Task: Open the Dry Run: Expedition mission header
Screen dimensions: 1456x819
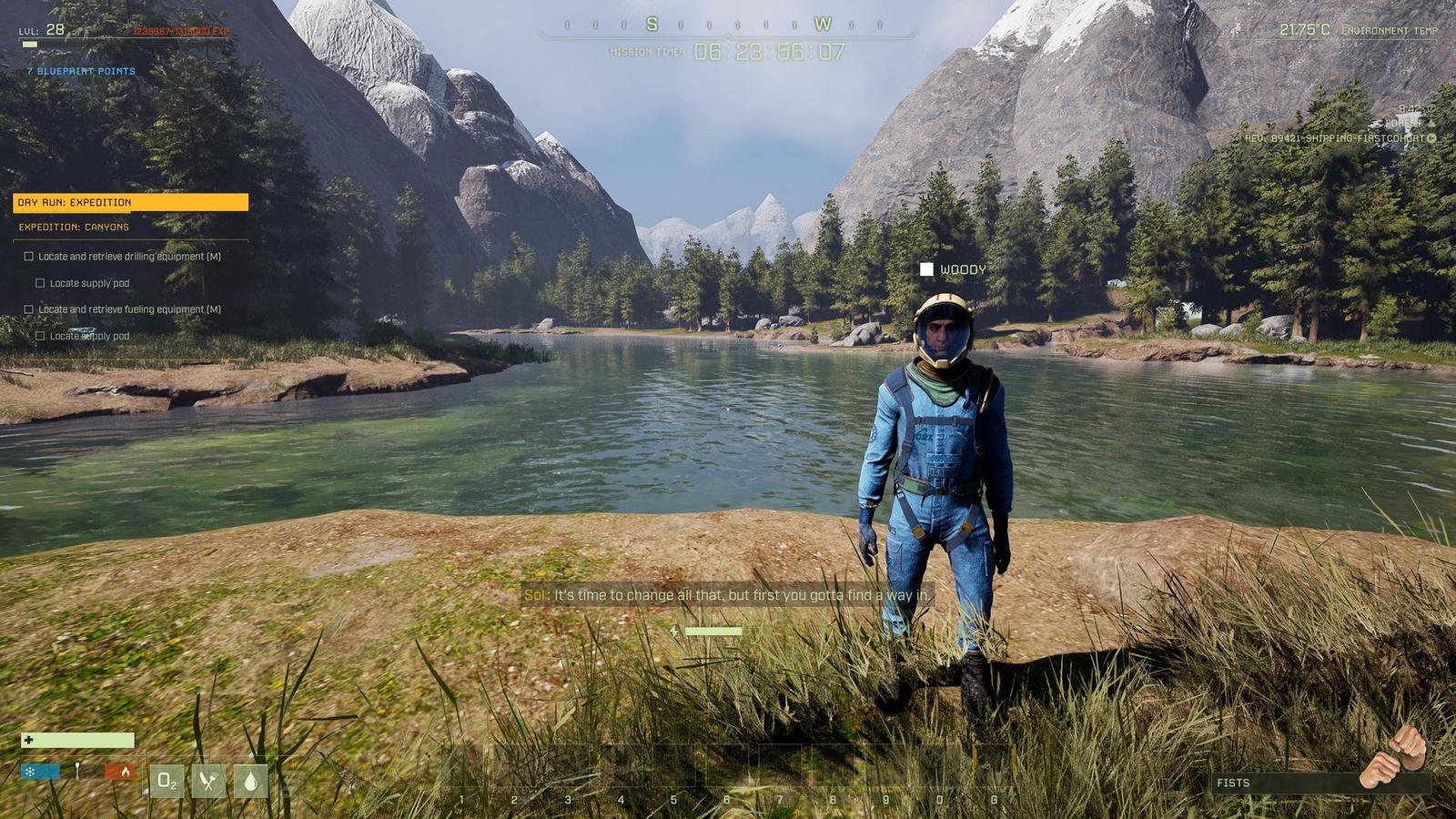Action: pos(130,202)
